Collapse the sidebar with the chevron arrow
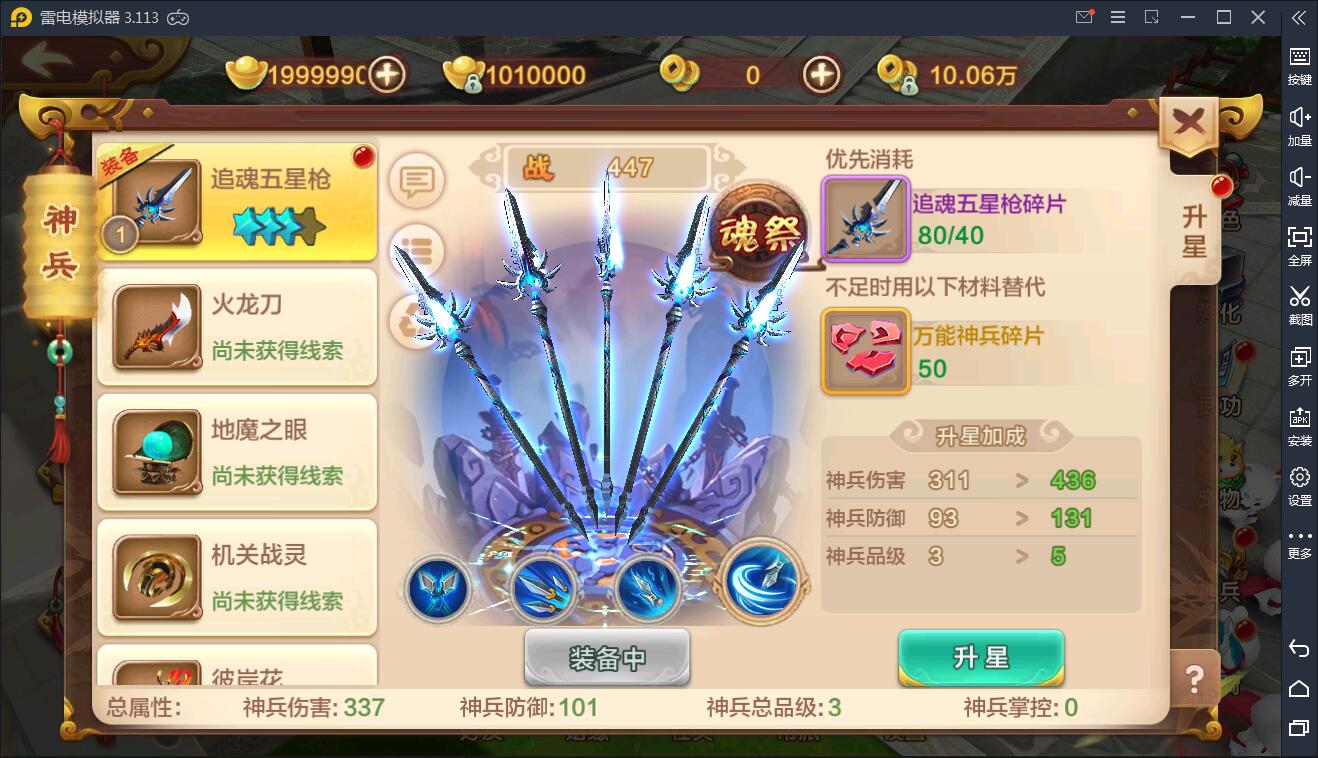 (1299, 17)
